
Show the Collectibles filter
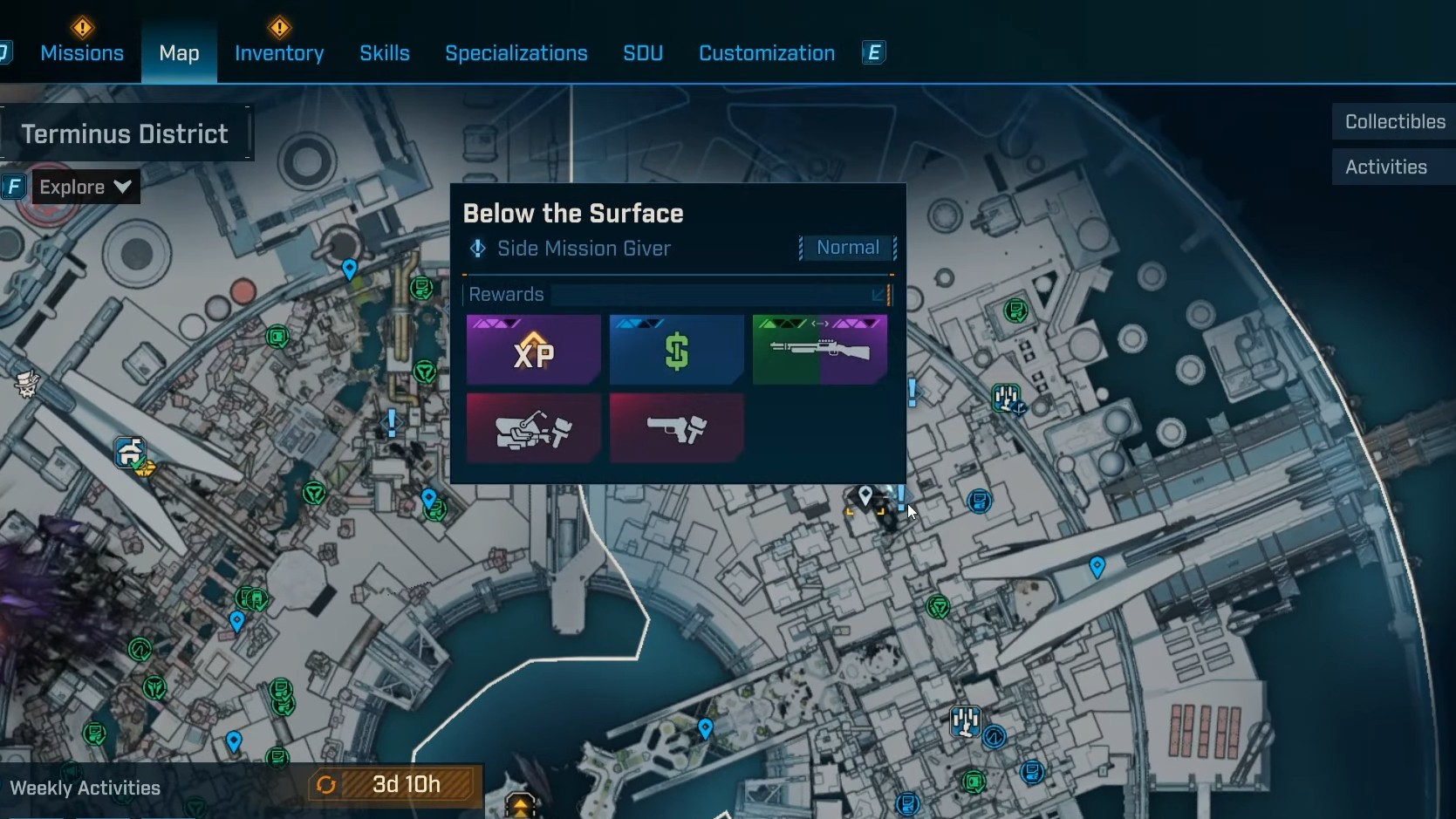1394,122
